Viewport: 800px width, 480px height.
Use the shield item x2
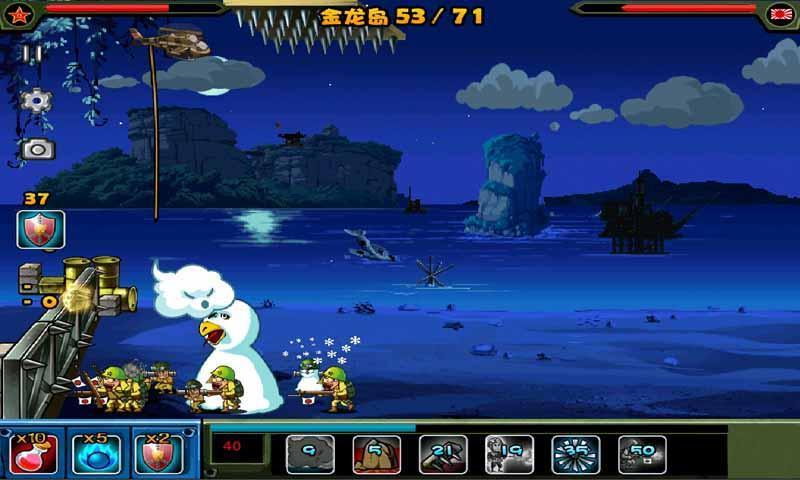[157, 453]
